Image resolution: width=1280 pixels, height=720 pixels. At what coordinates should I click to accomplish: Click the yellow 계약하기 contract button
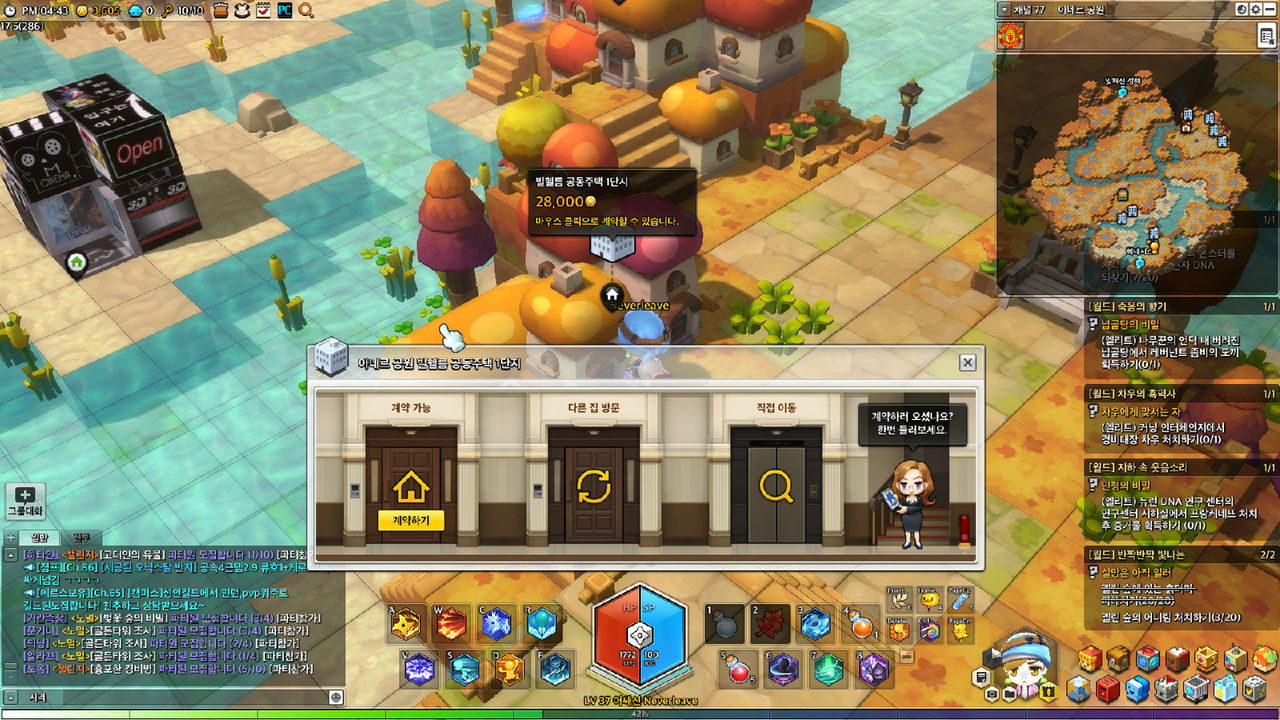click(411, 520)
